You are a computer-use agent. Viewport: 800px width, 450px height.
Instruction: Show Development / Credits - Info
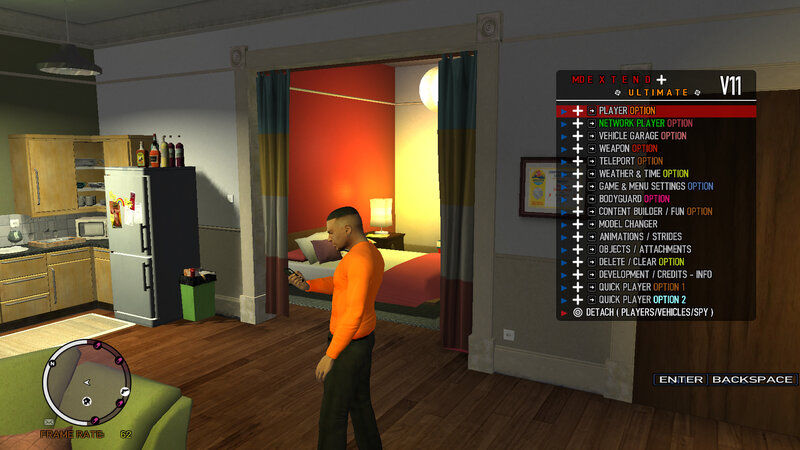(x=655, y=275)
